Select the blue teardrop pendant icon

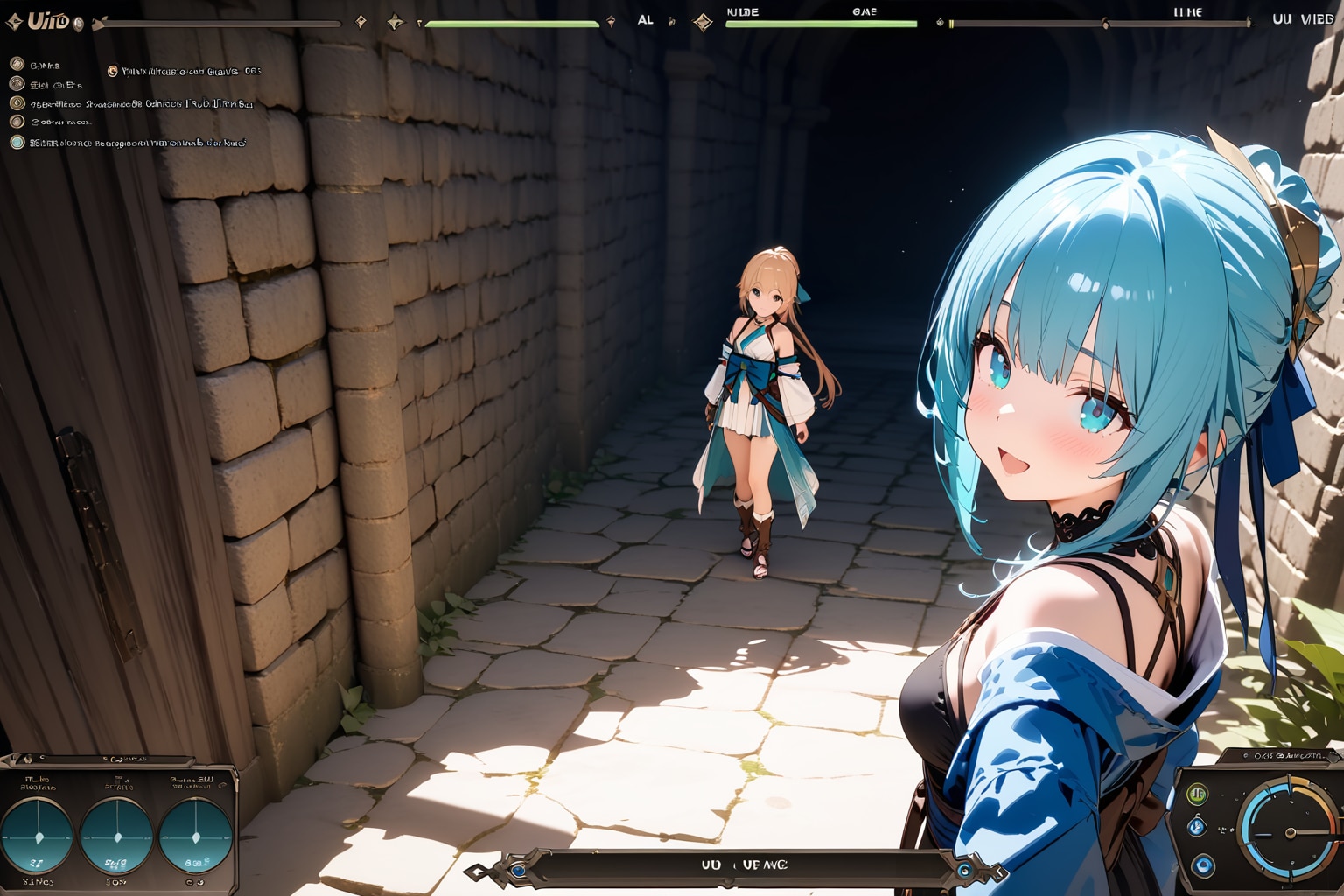pos(1197,827)
